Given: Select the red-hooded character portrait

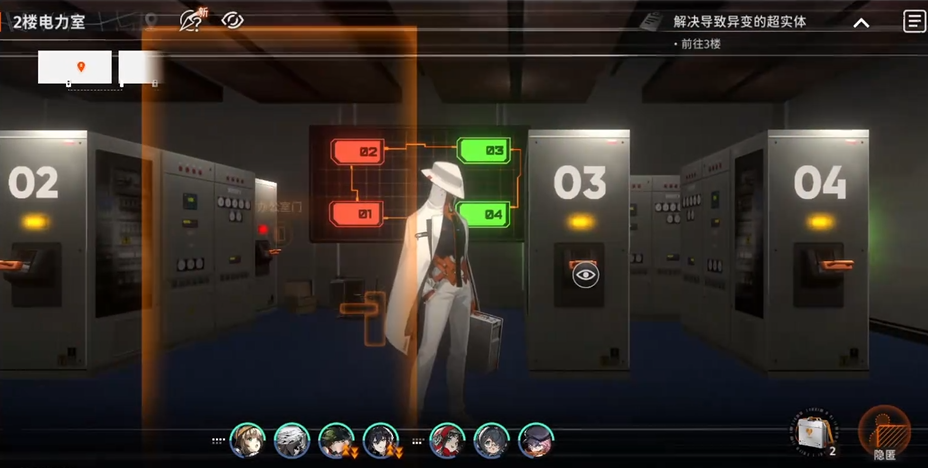Looking at the screenshot, I should [x=446, y=440].
